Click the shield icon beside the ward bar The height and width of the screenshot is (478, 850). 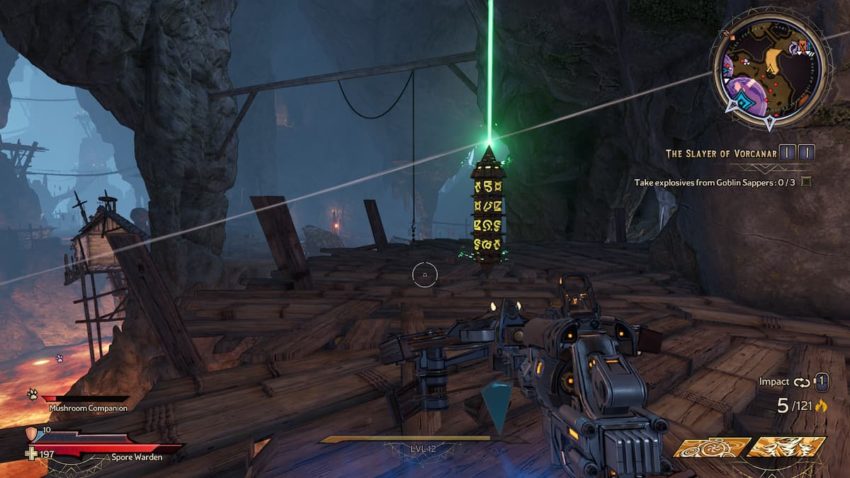point(30,433)
